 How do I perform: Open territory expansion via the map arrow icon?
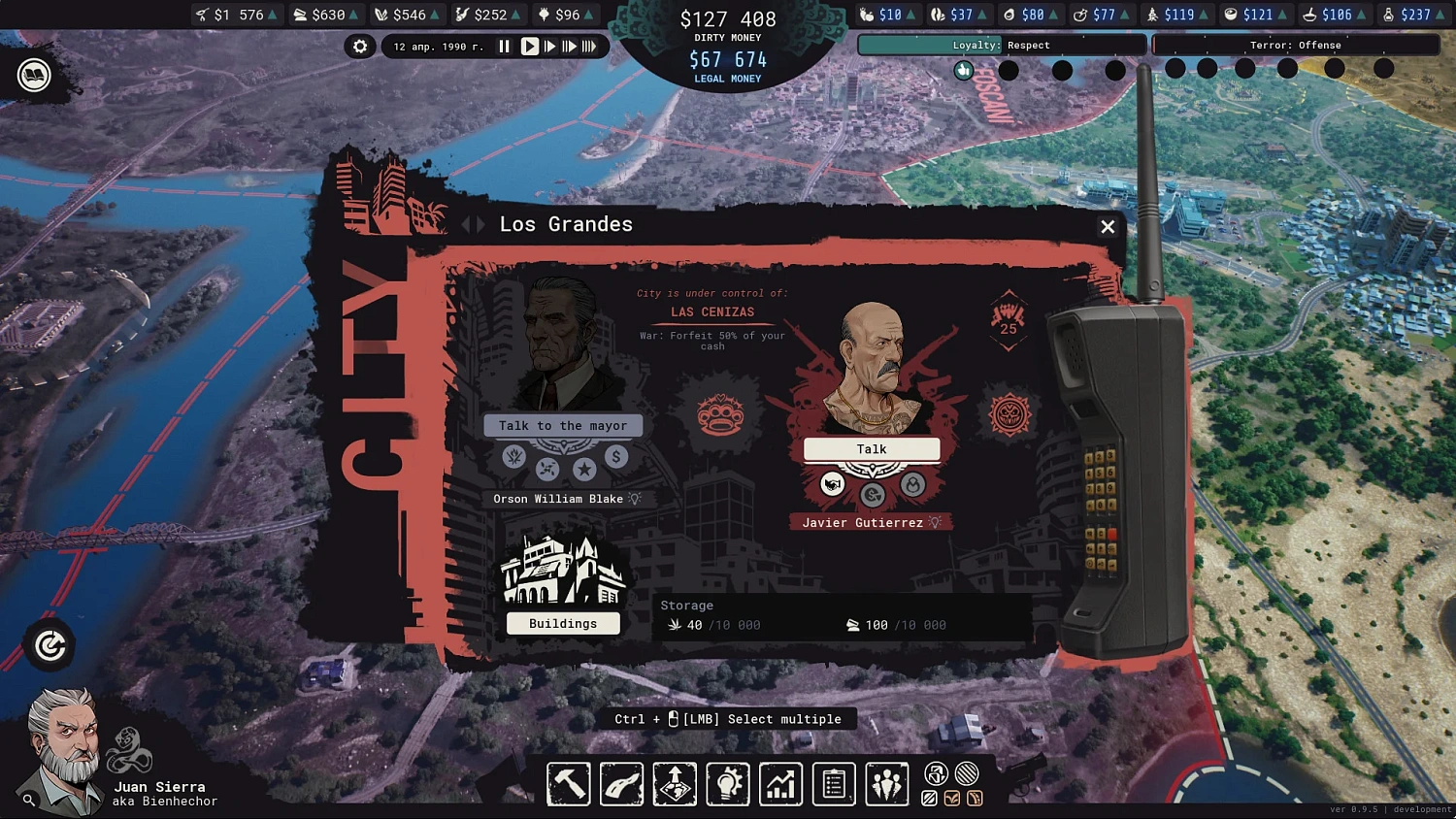point(675,784)
